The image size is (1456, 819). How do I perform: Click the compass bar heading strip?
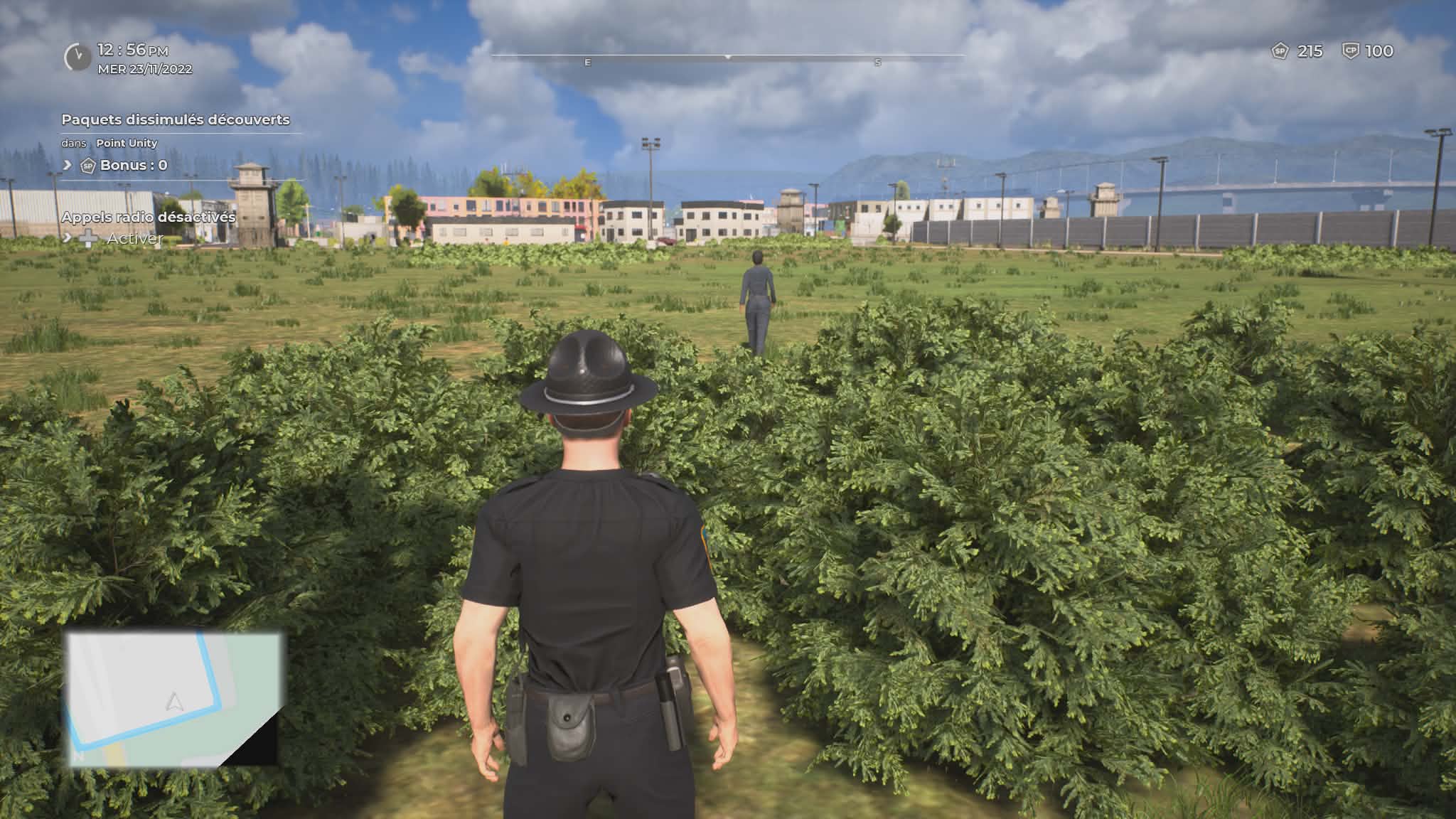pos(727,56)
